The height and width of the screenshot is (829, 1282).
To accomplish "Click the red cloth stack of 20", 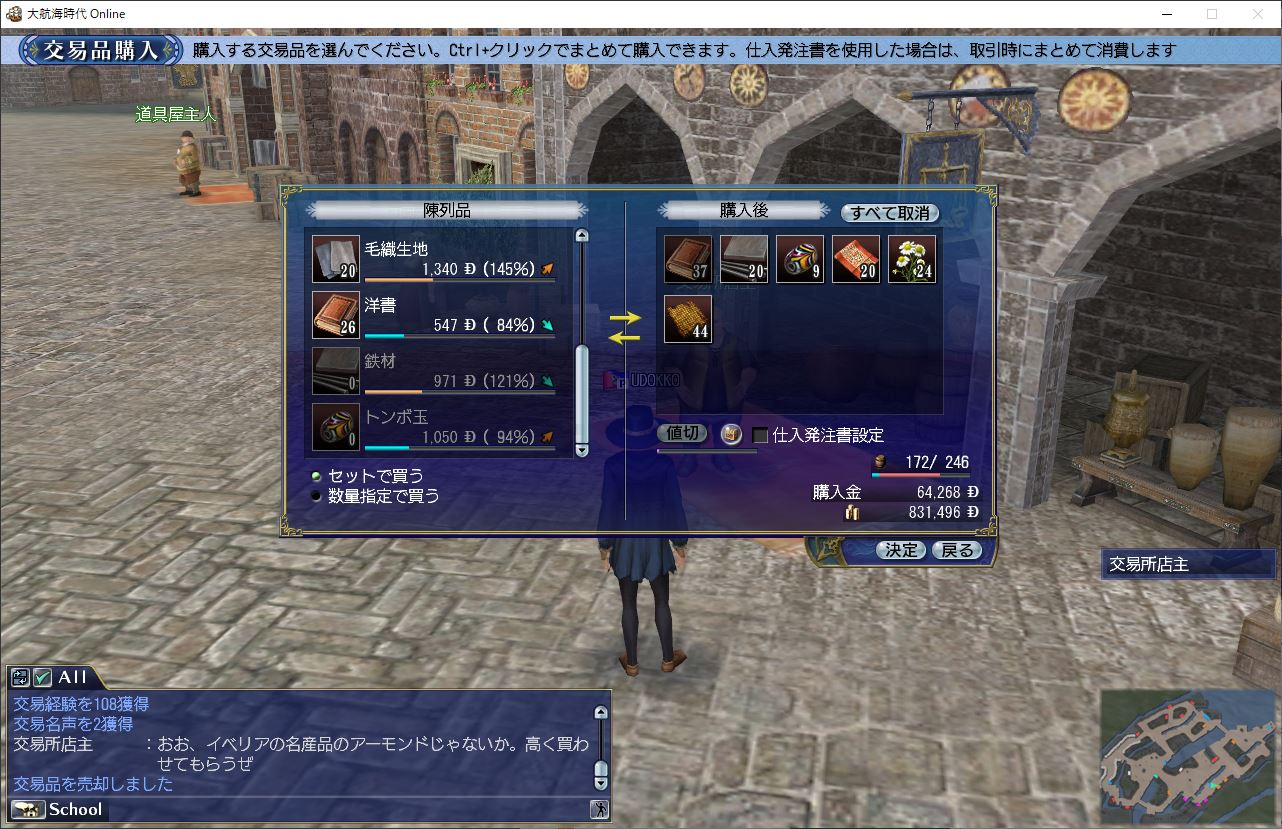I will click(x=856, y=260).
